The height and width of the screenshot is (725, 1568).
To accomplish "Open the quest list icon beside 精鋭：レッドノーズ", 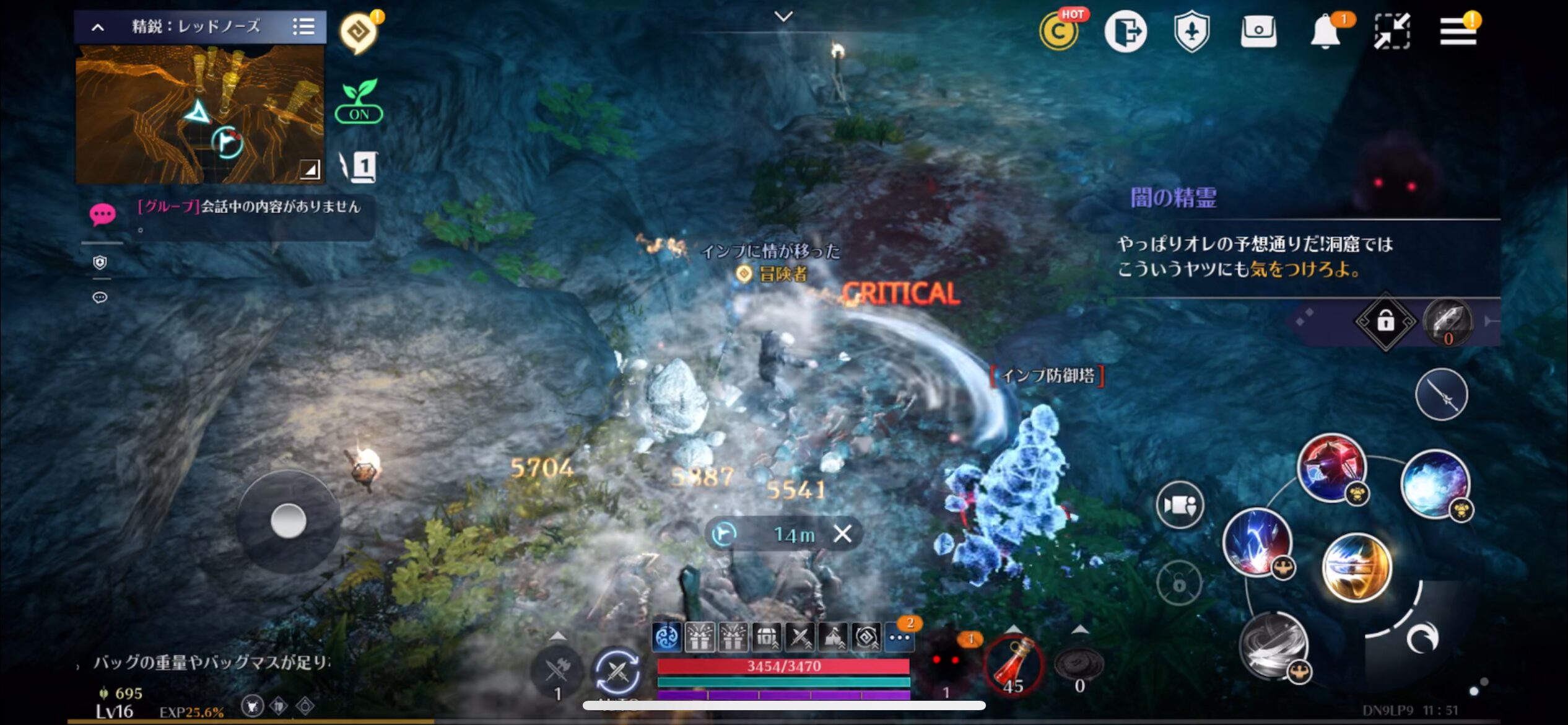I will 303,27.
